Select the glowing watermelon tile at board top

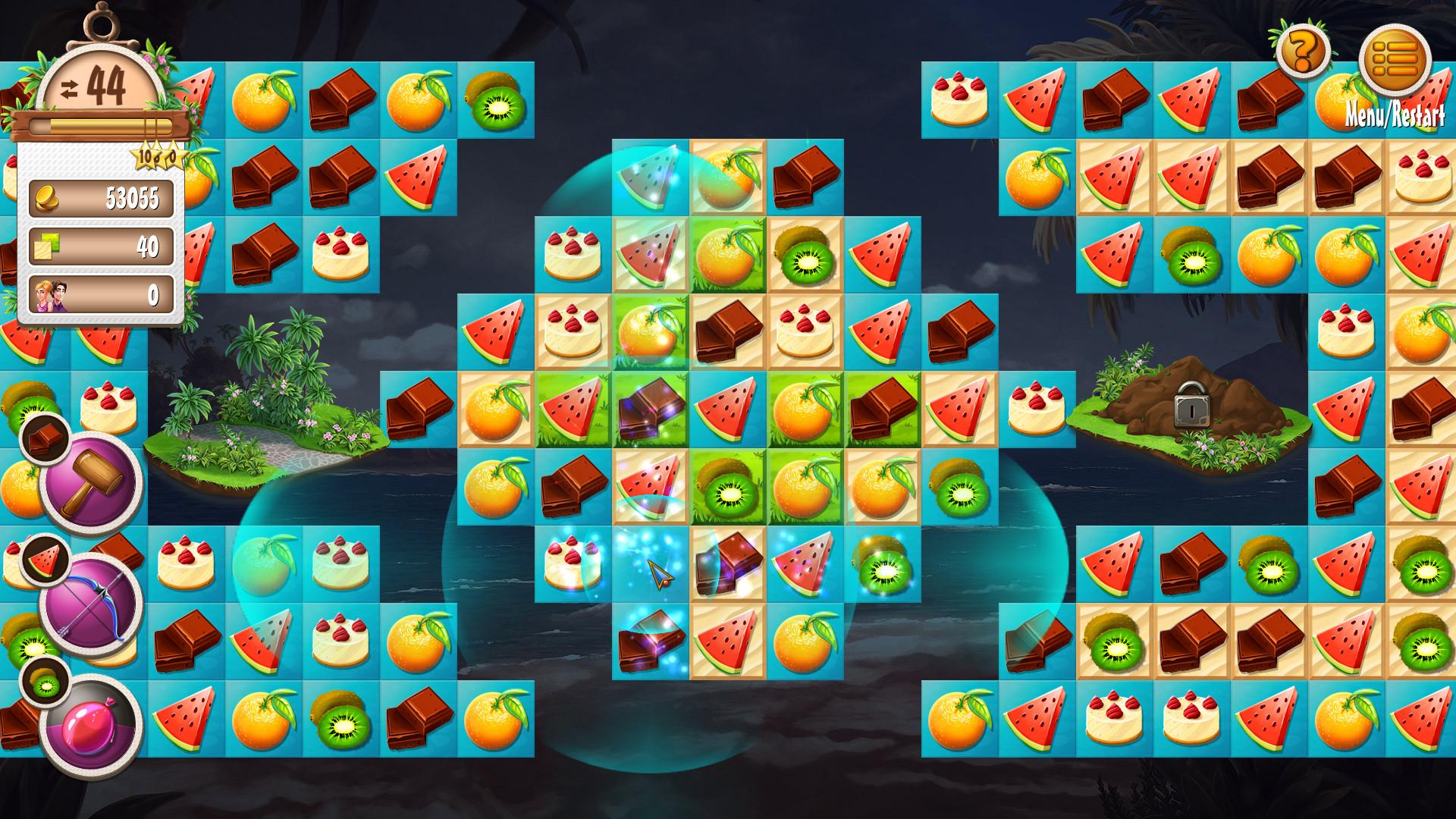(x=648, y=177)
